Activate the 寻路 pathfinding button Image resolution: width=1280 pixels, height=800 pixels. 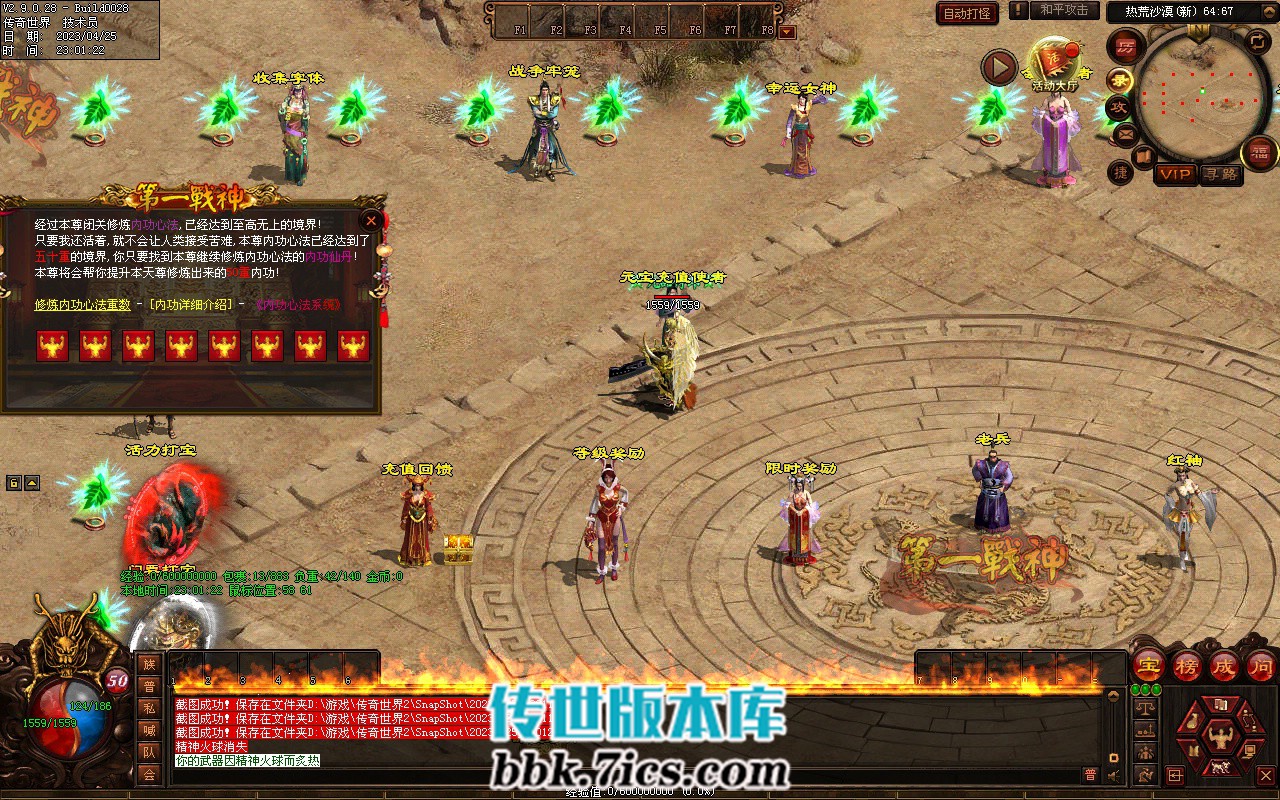[1220, 174]
